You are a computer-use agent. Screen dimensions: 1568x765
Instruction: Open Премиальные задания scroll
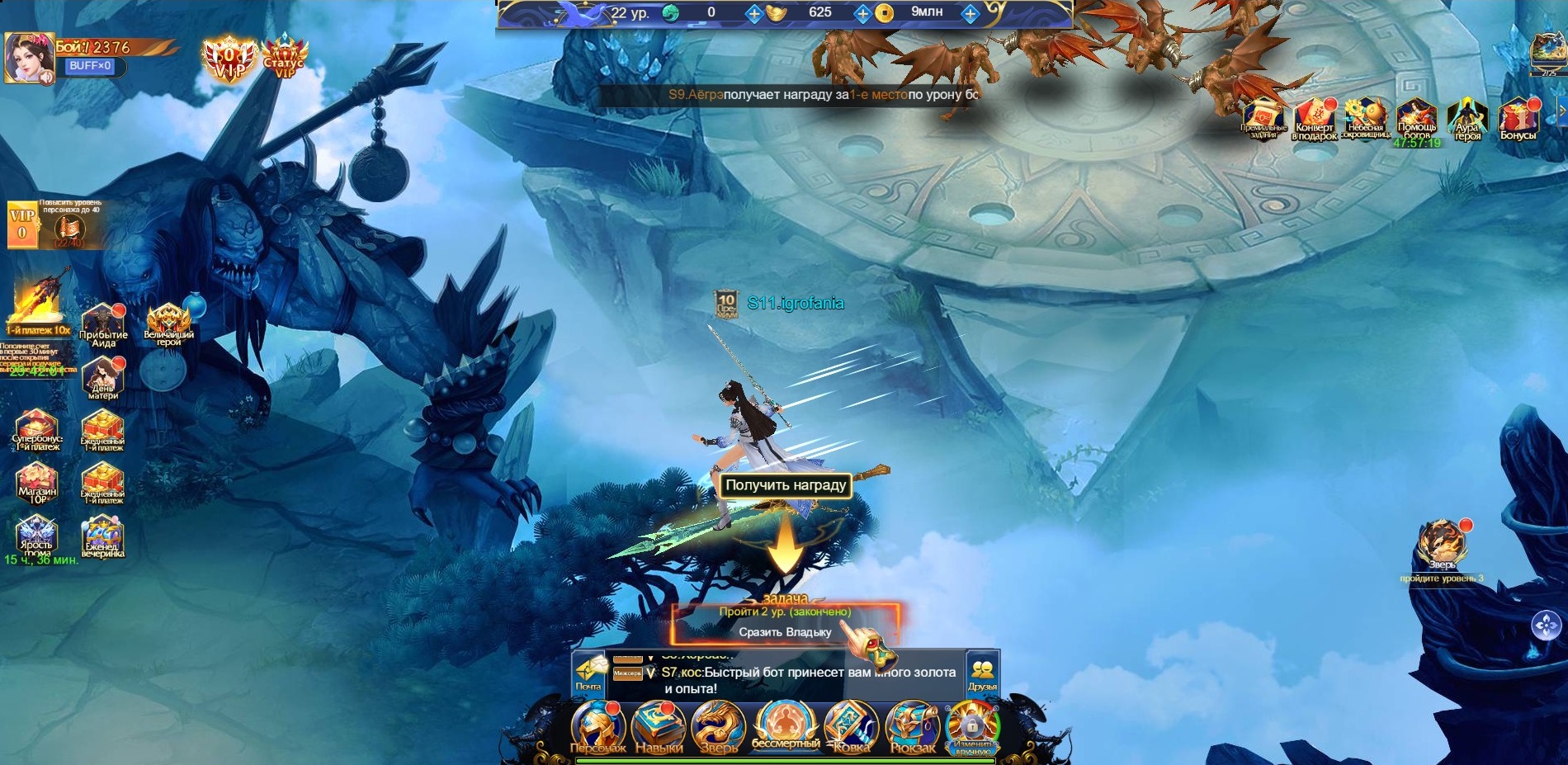(1263, 119)
